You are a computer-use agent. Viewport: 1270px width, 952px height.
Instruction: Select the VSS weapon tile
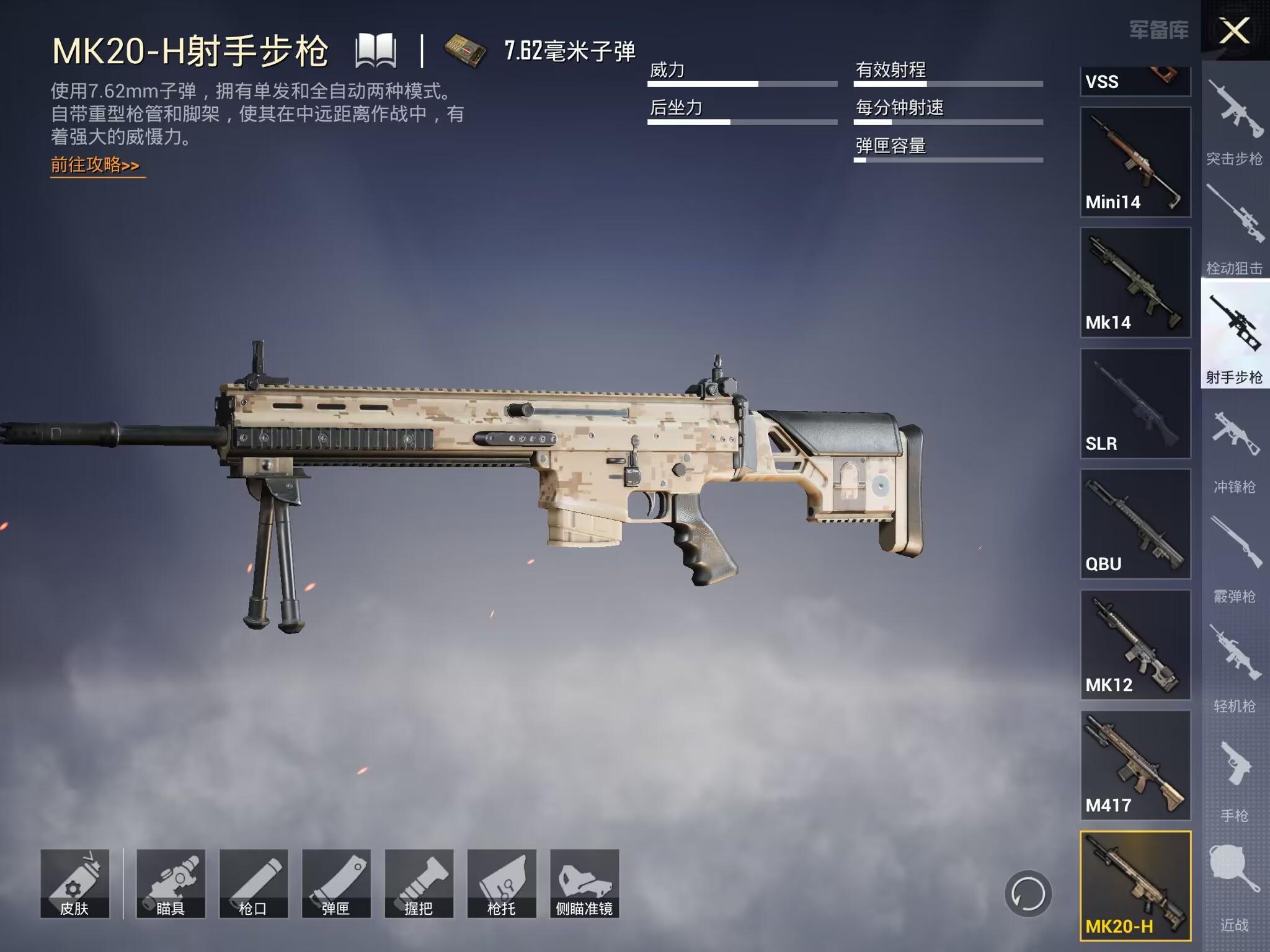click(x=1135, y=81)
